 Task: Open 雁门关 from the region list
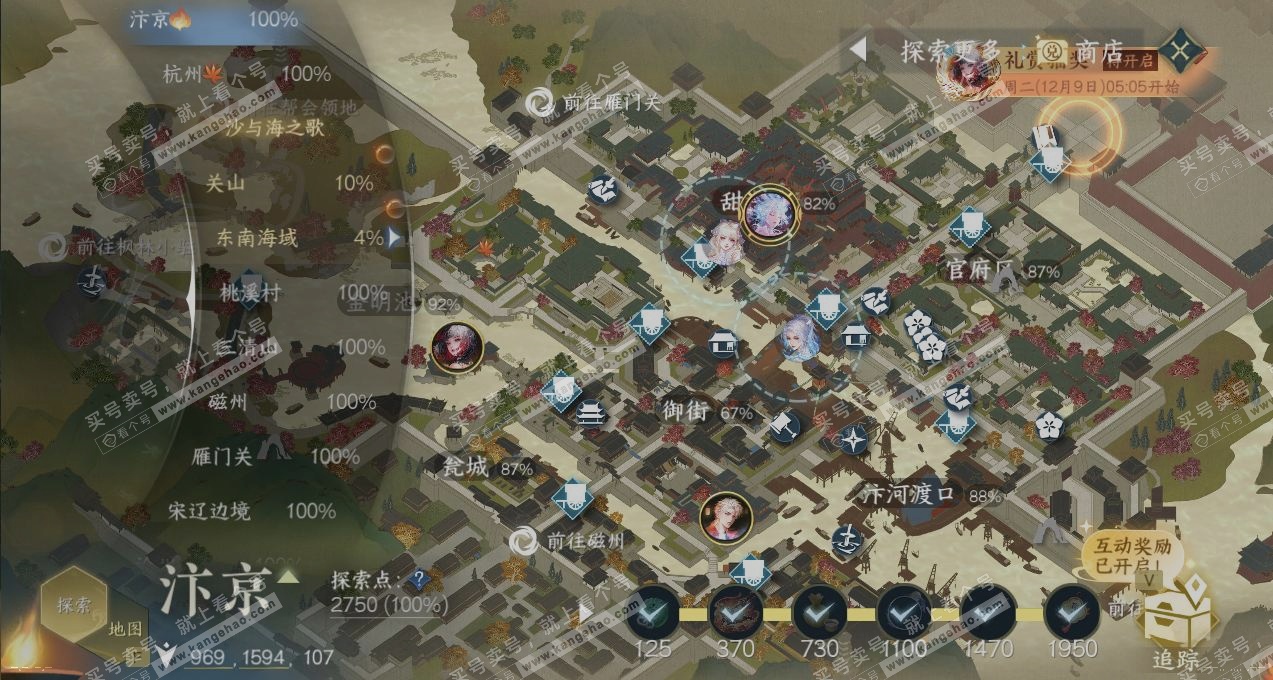click(222, 457)
